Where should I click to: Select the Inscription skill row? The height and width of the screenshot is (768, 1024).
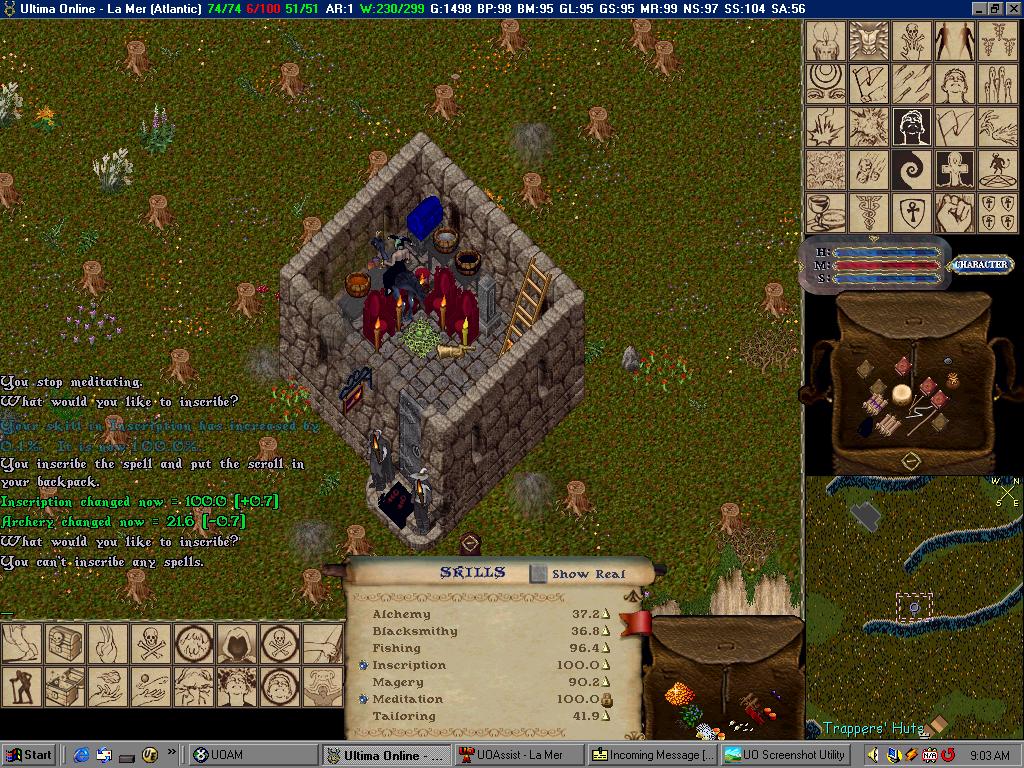click(409, 665)
